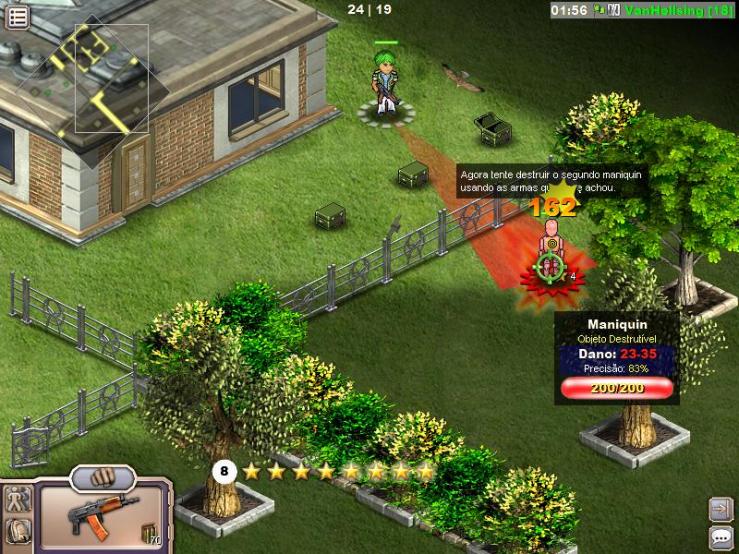Target the Maniquin with the crosshair
Image resolution: width=739 pixels, height=554 pixels.
[547, 266]
